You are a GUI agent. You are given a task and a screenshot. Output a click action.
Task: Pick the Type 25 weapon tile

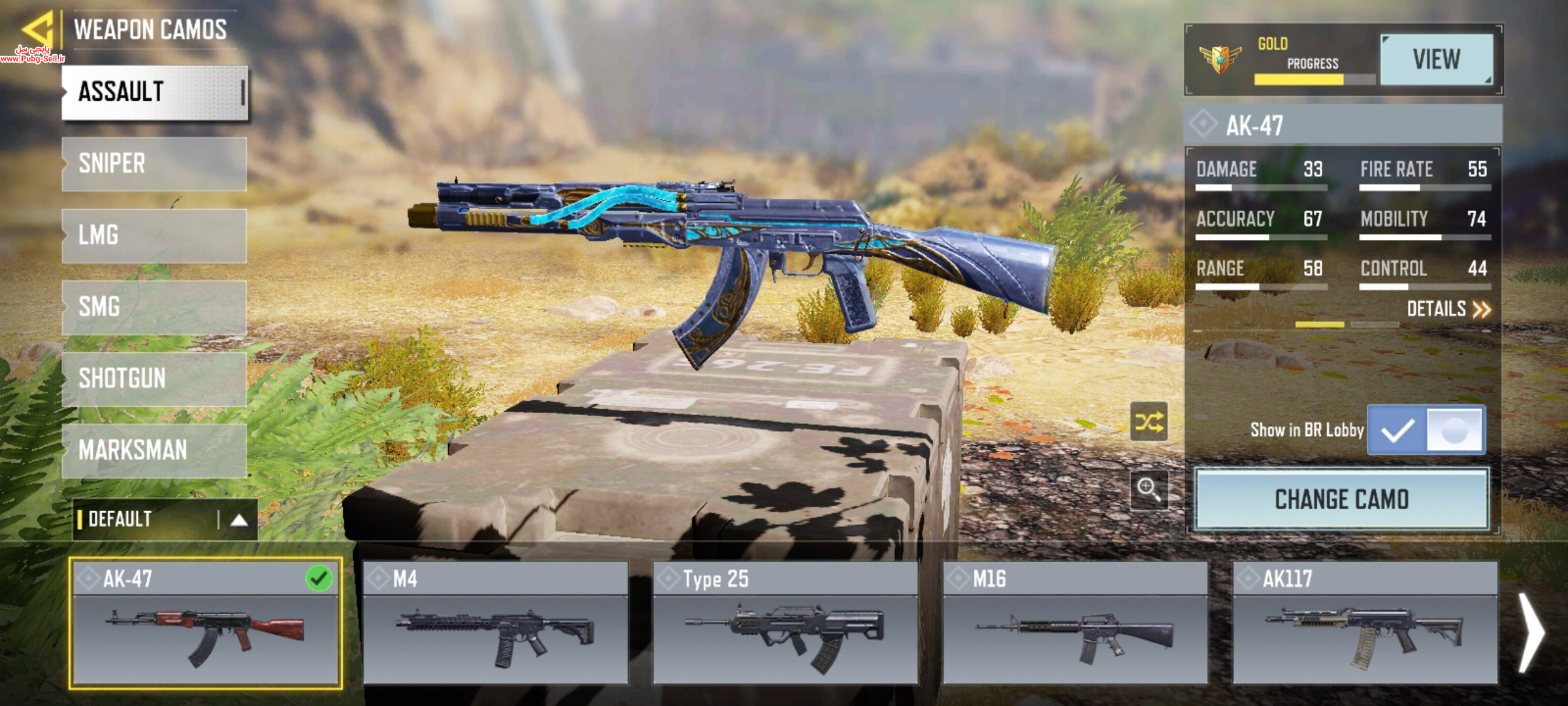[x=785, y=623]
